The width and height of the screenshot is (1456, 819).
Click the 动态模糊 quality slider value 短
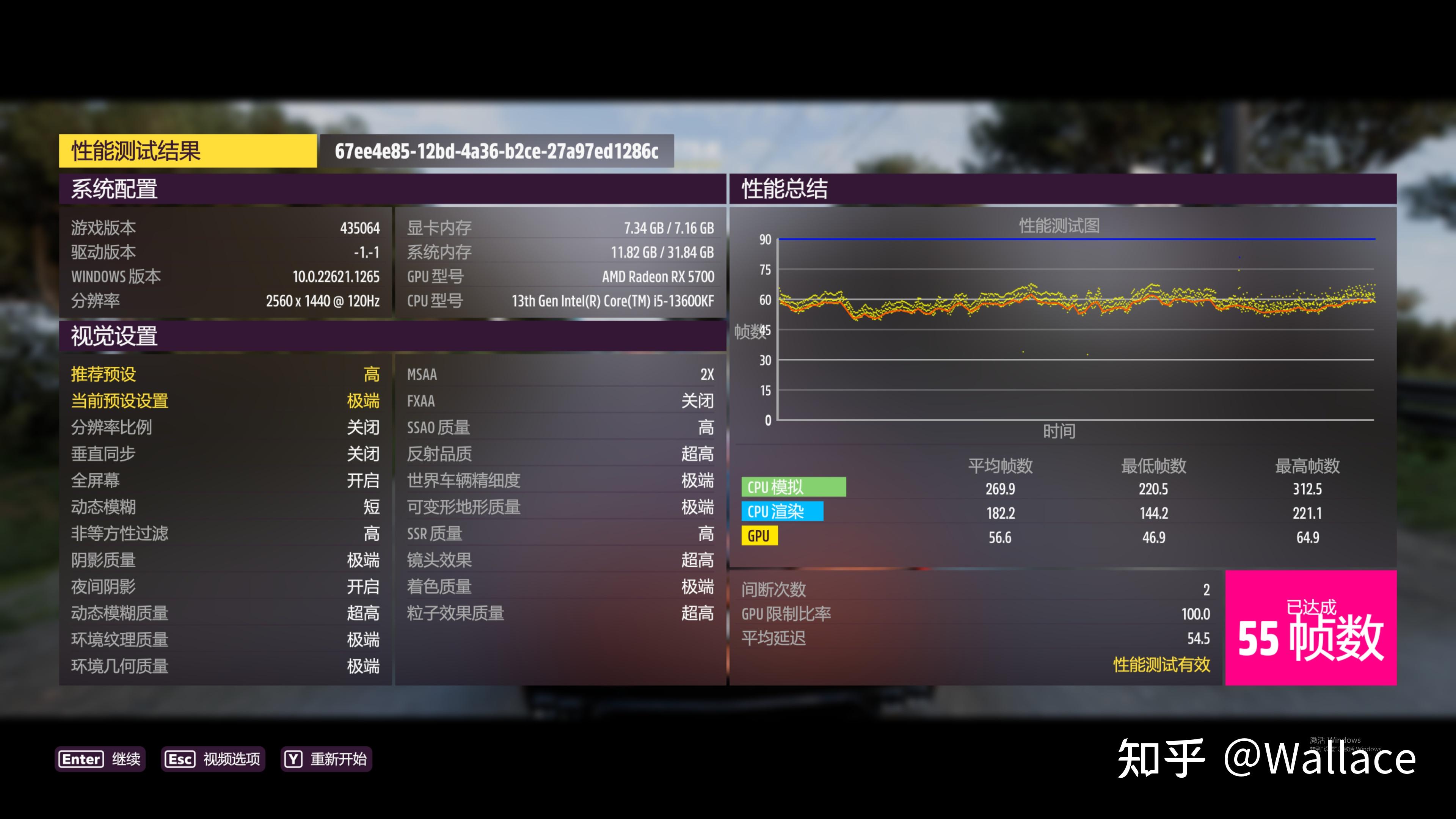tap(226, 507)
